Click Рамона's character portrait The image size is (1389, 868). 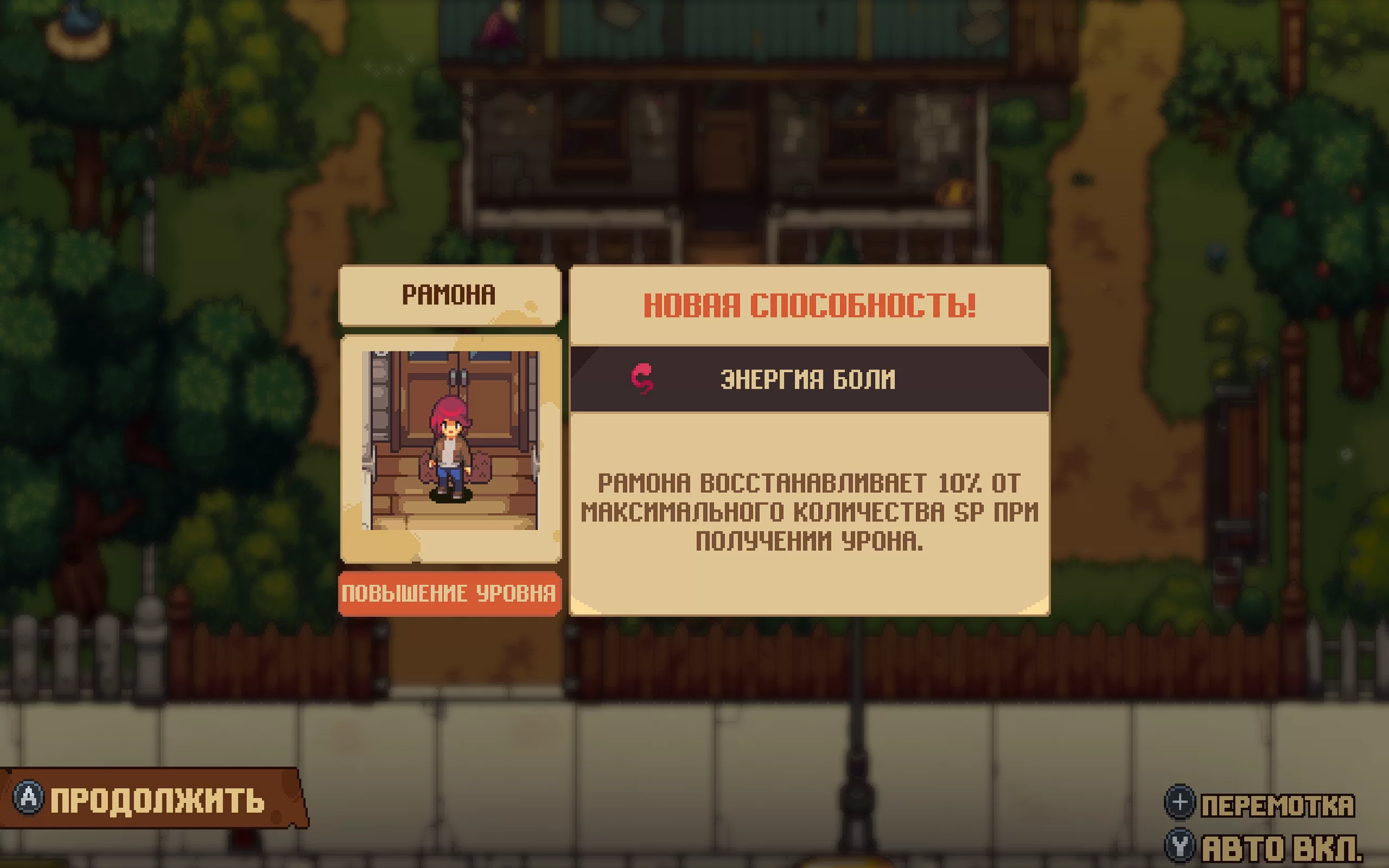coord(450,441)
